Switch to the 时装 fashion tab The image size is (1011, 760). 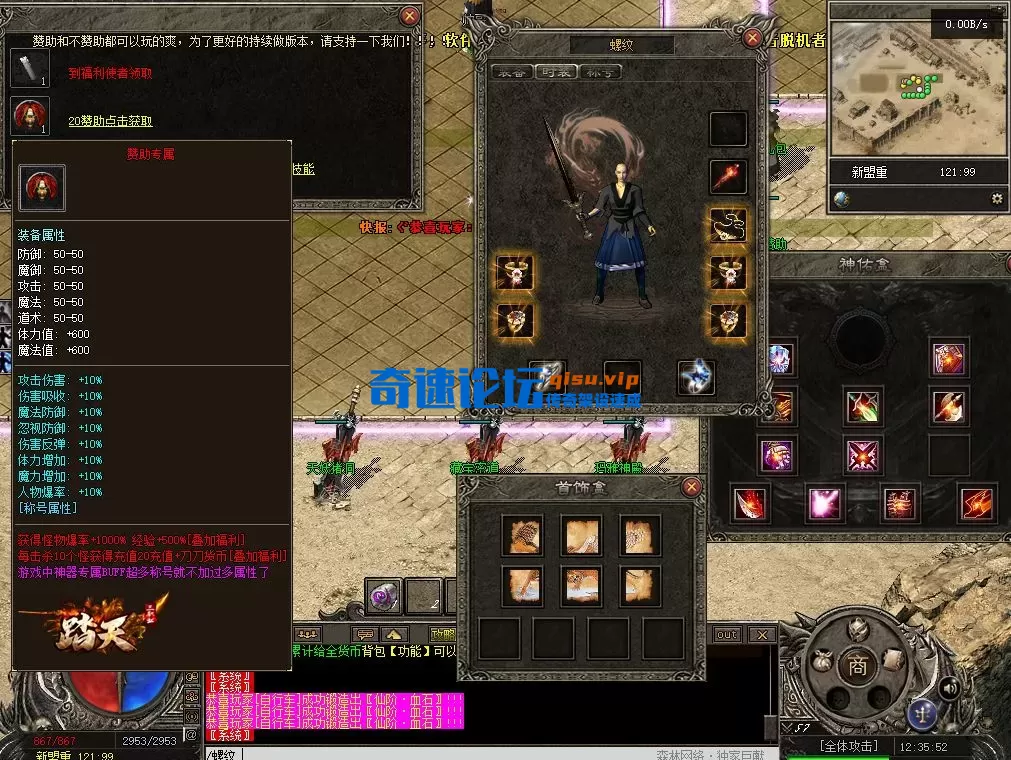coord(555,72)
